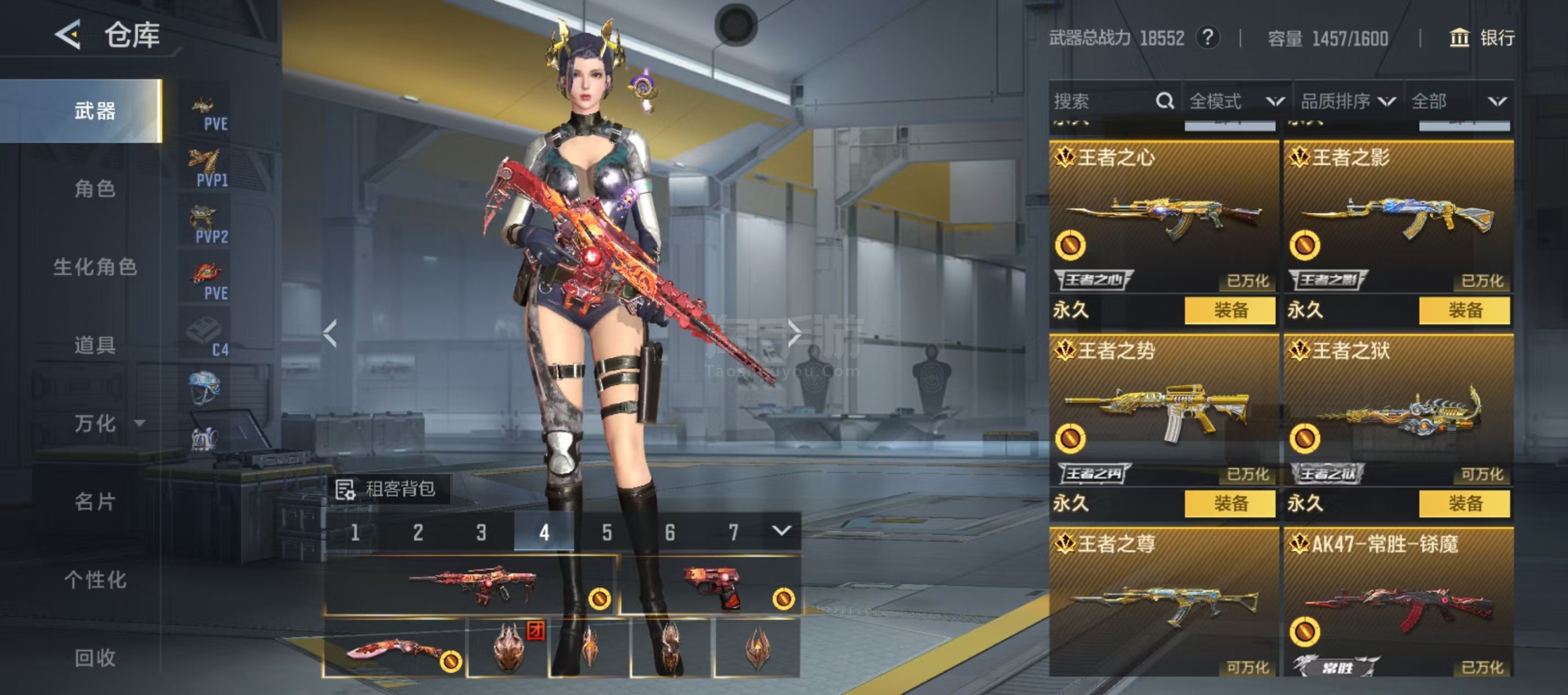
Task: Switch to the 个性化 personalization category
Action: [x=95, y=579]
